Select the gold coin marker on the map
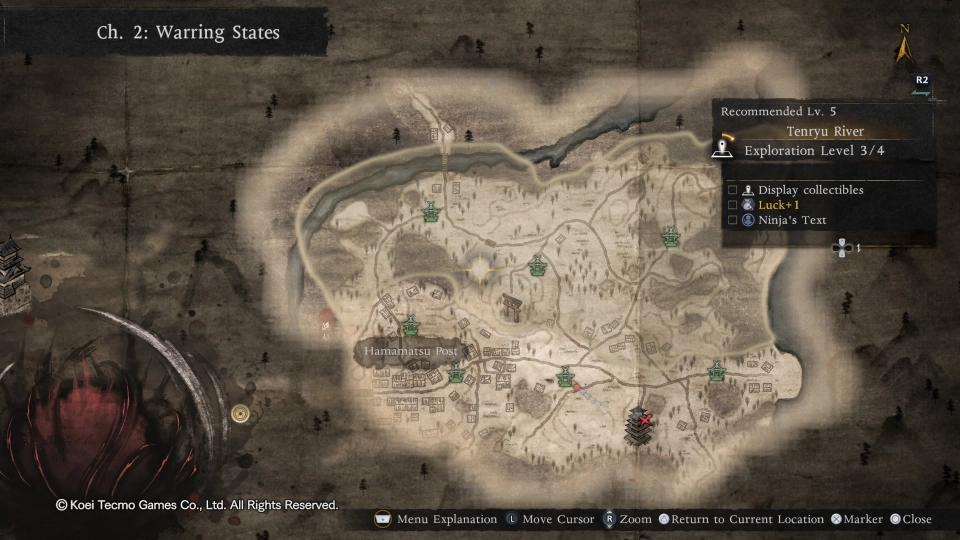 [240, 412]
